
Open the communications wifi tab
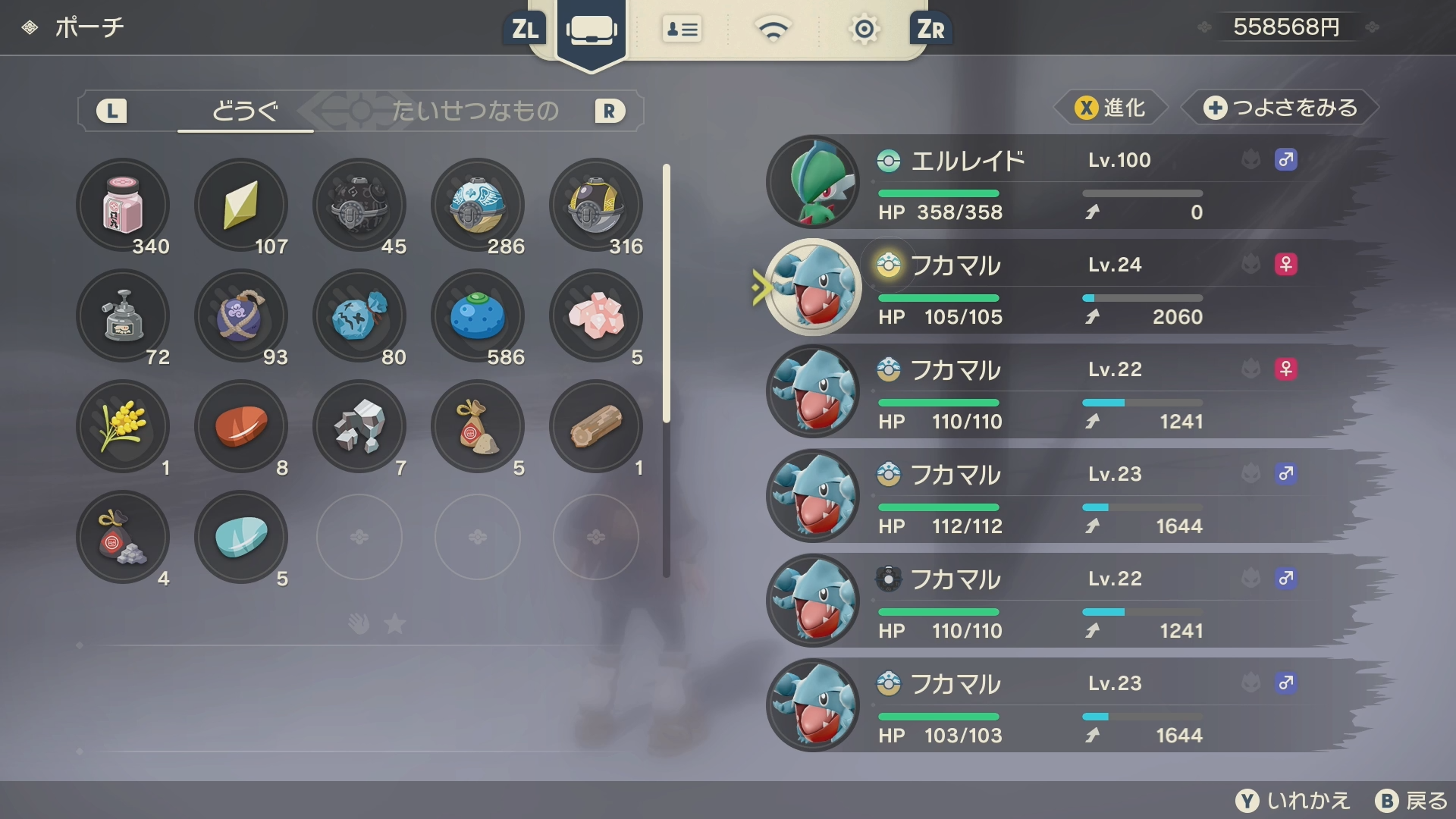coord(773,30)
